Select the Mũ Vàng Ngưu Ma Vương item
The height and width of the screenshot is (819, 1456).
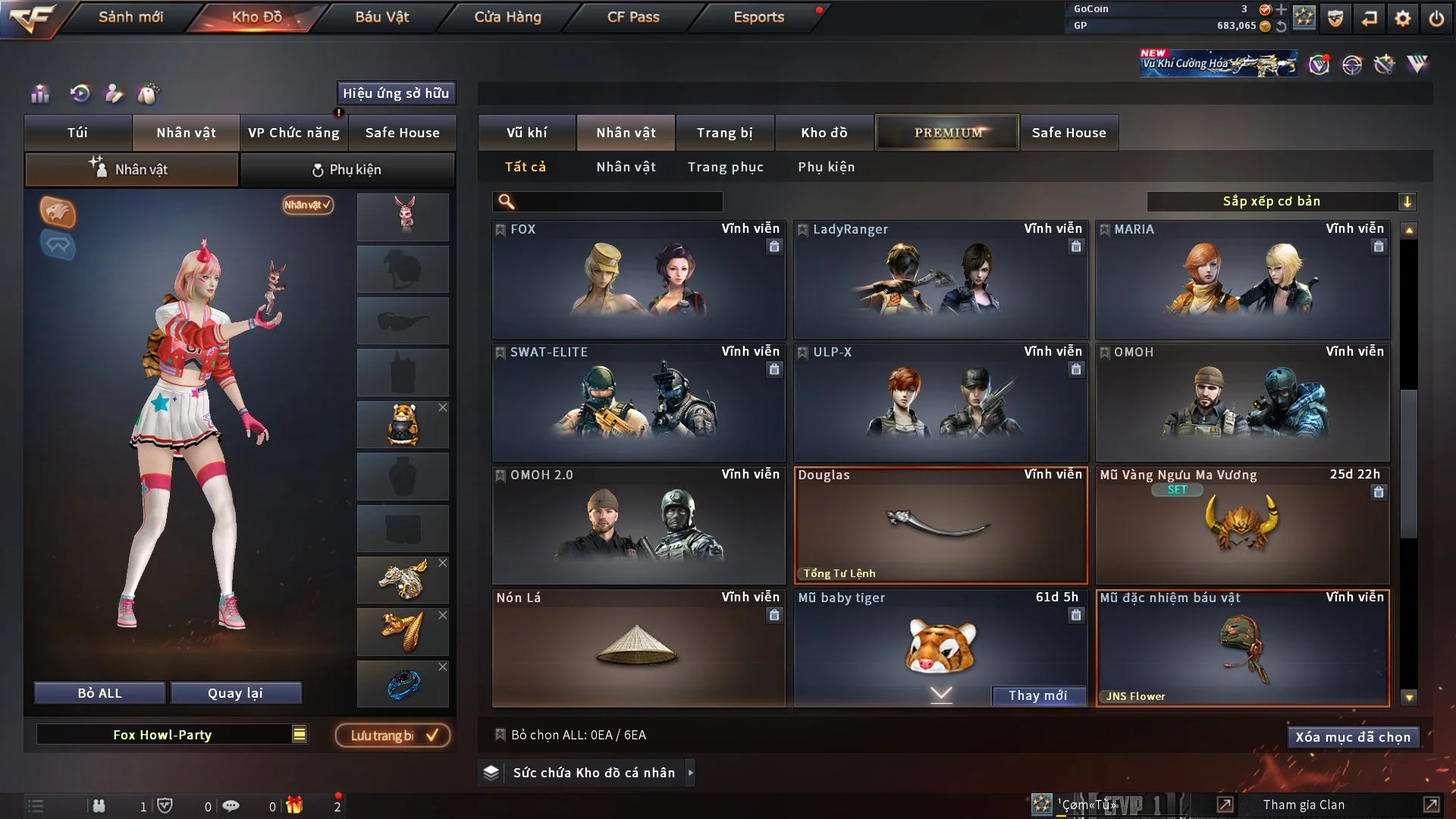pyautogui.click(x=1241, y=526)
